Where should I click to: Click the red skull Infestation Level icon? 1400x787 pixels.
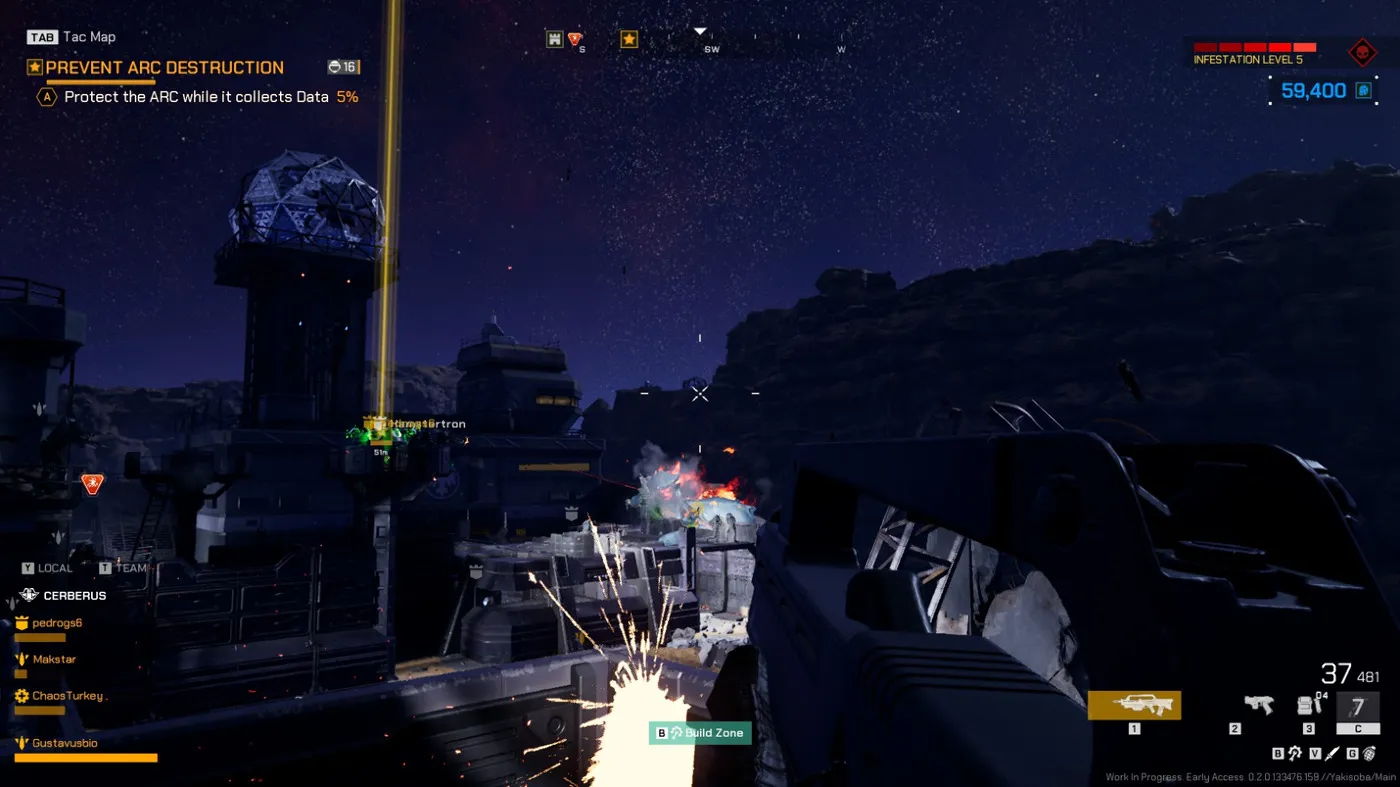[x=1362, y=52]
